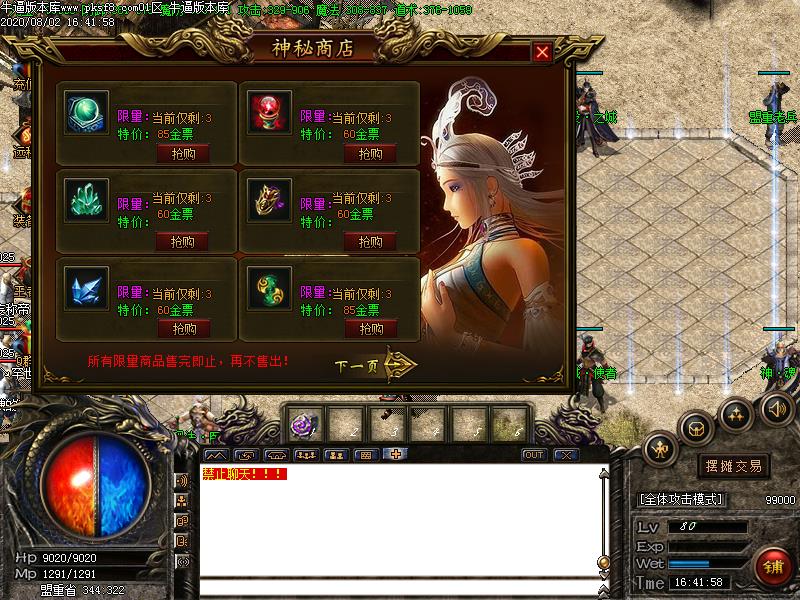Click the golden plus chat toolbar button

coord(396,454)
